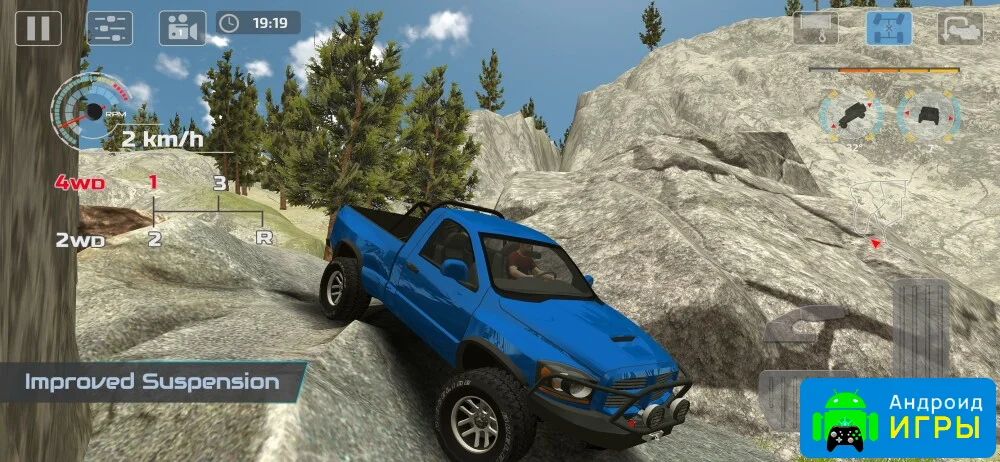Toggle the differential lock drivetrain icon
The height and width of the screenshot is (462, 1000).
pos(888,27)
